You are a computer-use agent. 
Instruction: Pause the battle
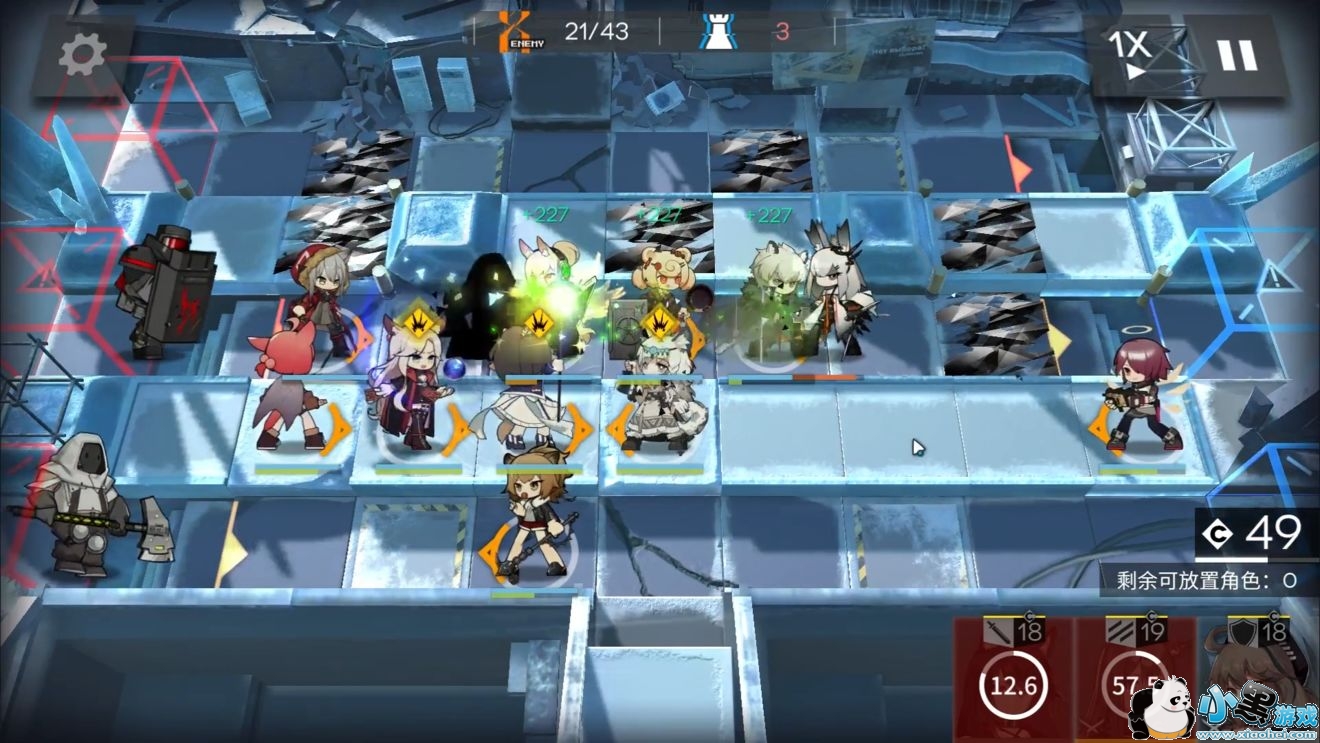pos(1237,55)
